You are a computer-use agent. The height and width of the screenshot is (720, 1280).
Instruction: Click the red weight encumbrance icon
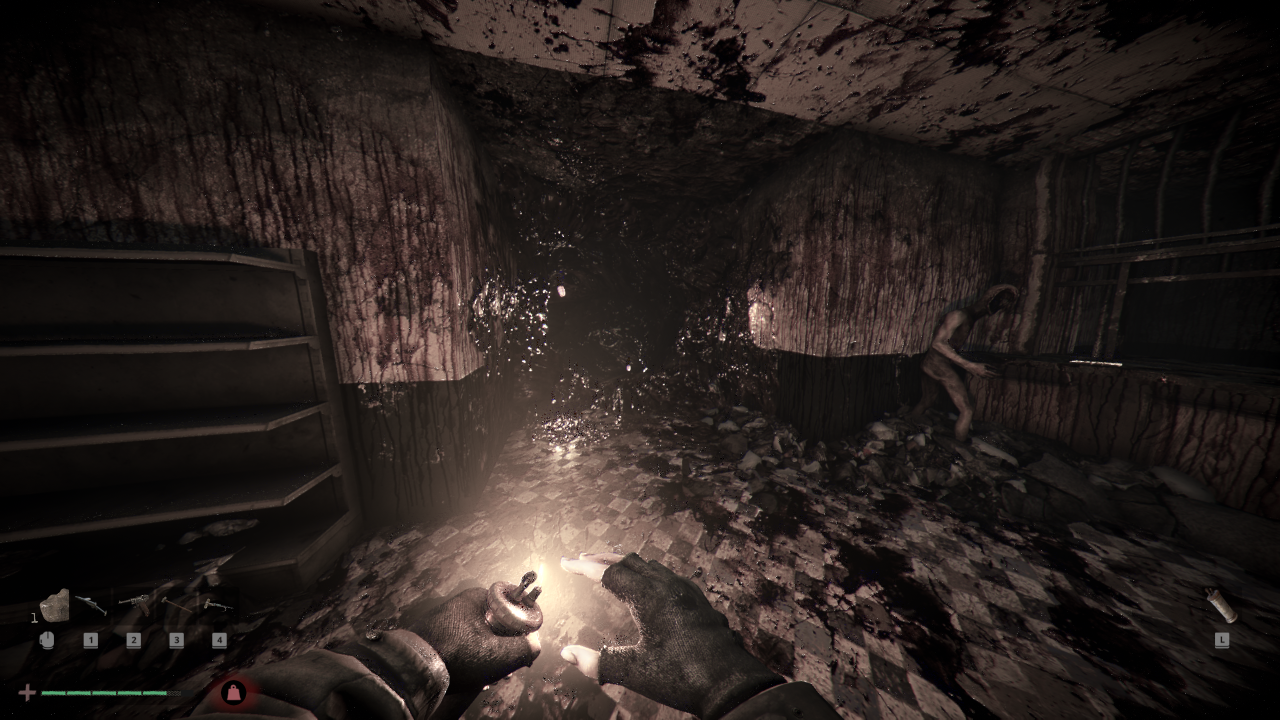(x=233, y=691)
